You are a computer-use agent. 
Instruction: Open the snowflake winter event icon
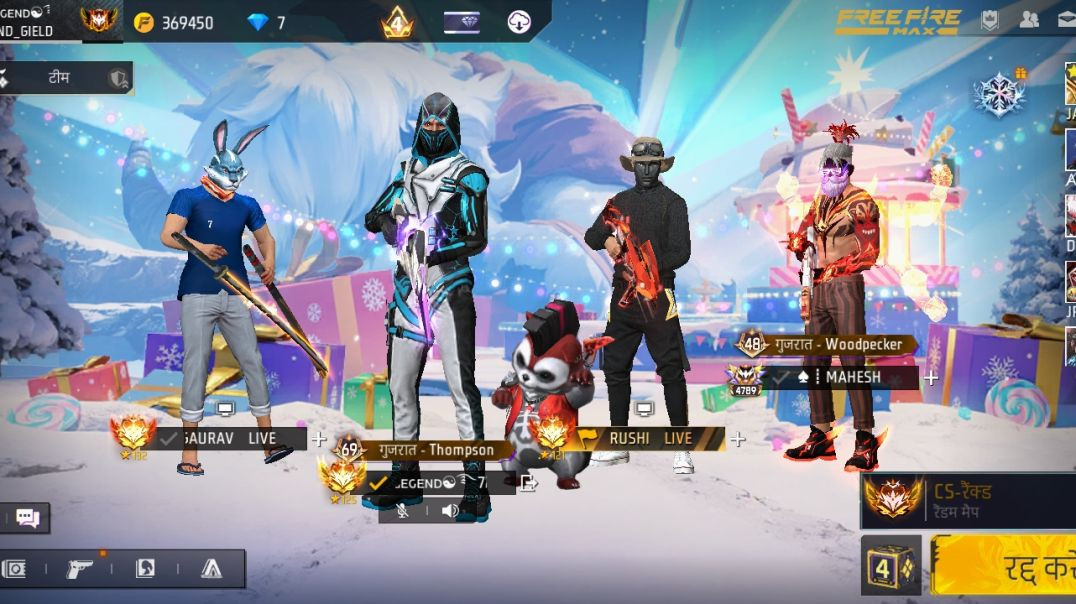tap(1000, 94)
